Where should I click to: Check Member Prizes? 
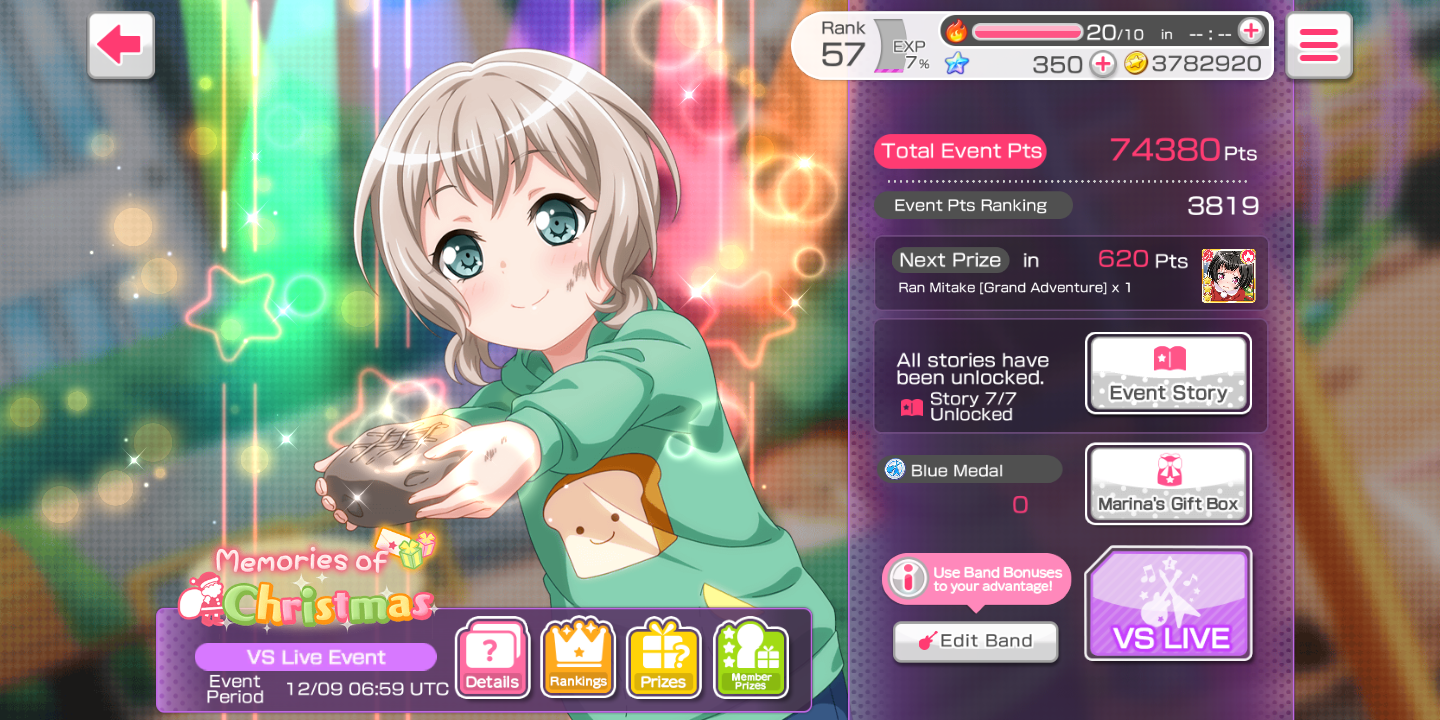click(751, 658)
